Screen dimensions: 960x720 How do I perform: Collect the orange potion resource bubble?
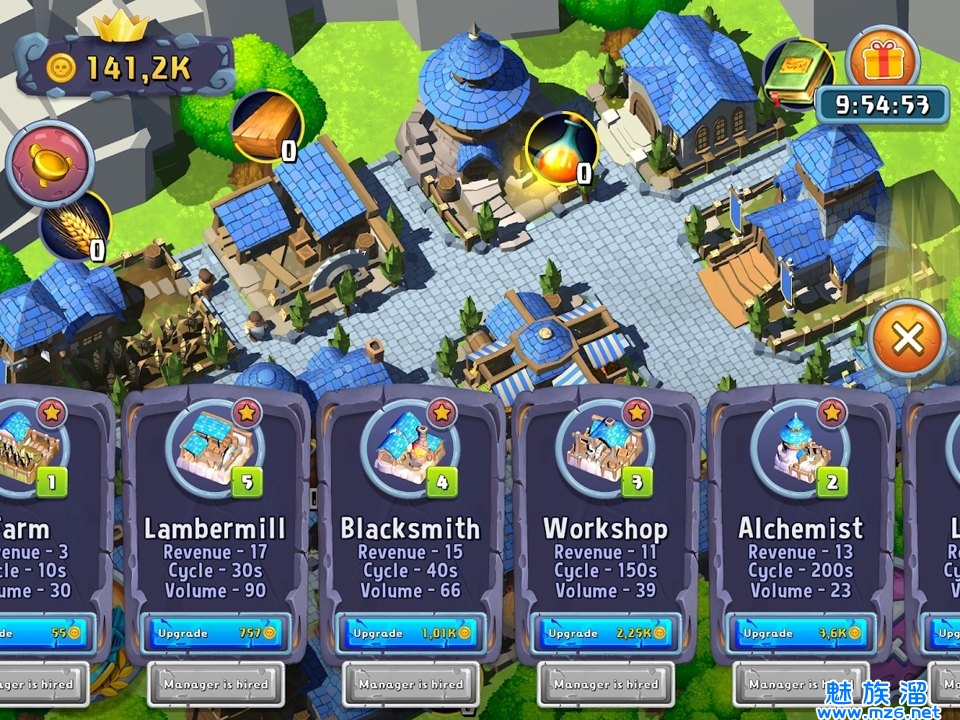point(561,148)
